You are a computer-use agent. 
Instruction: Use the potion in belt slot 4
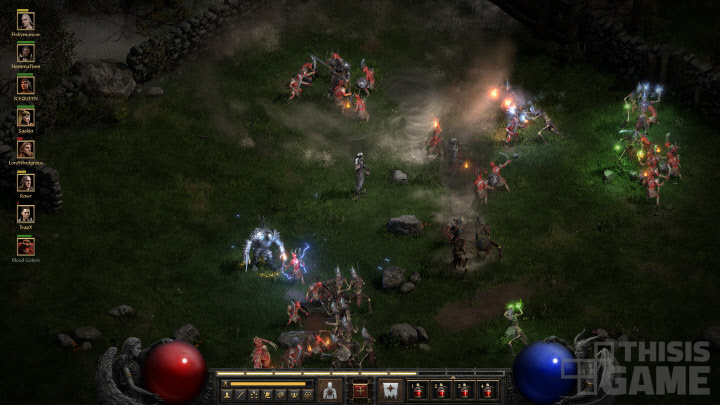coord(487,390)
